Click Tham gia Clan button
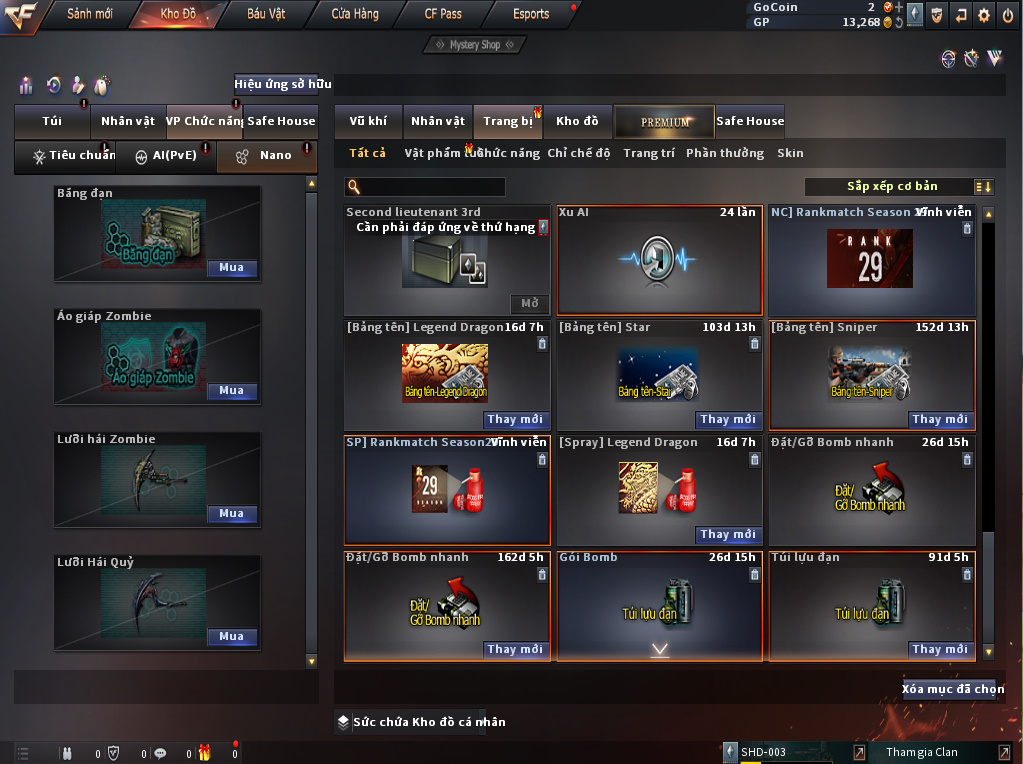The height and width of the screenshot is (764, 1023). pos(920,752)
